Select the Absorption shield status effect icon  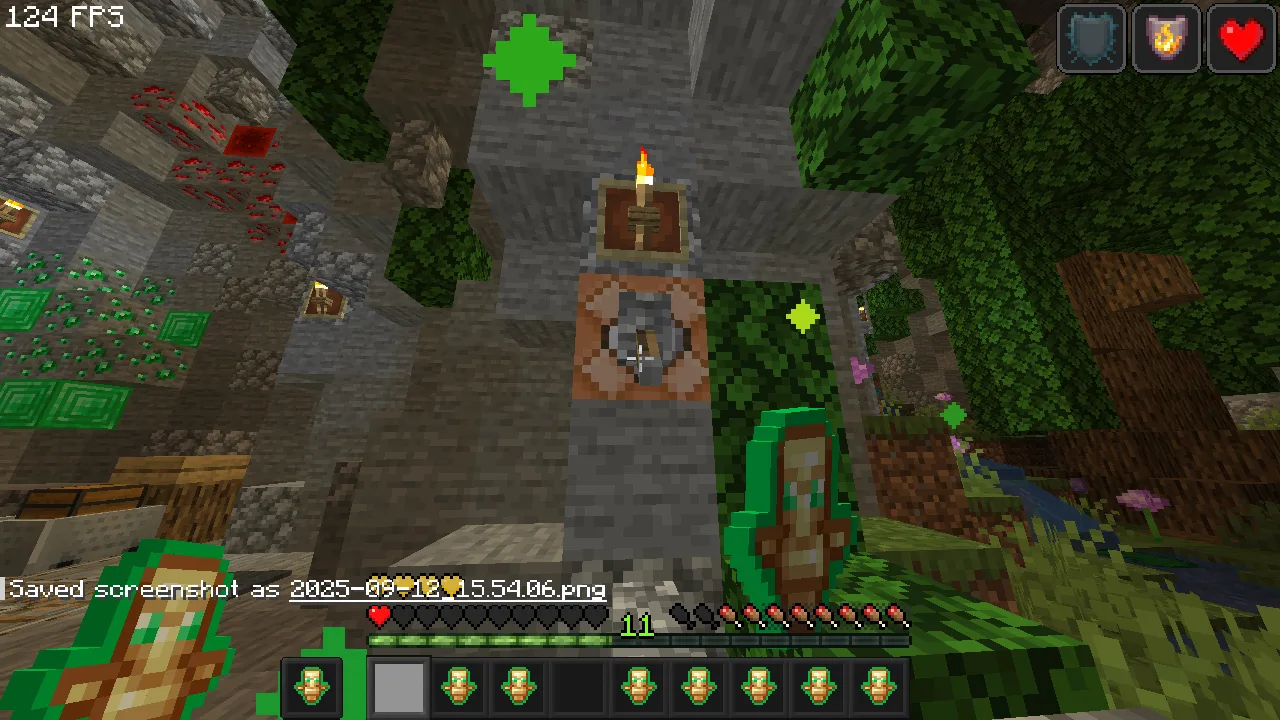[1090, 40]
